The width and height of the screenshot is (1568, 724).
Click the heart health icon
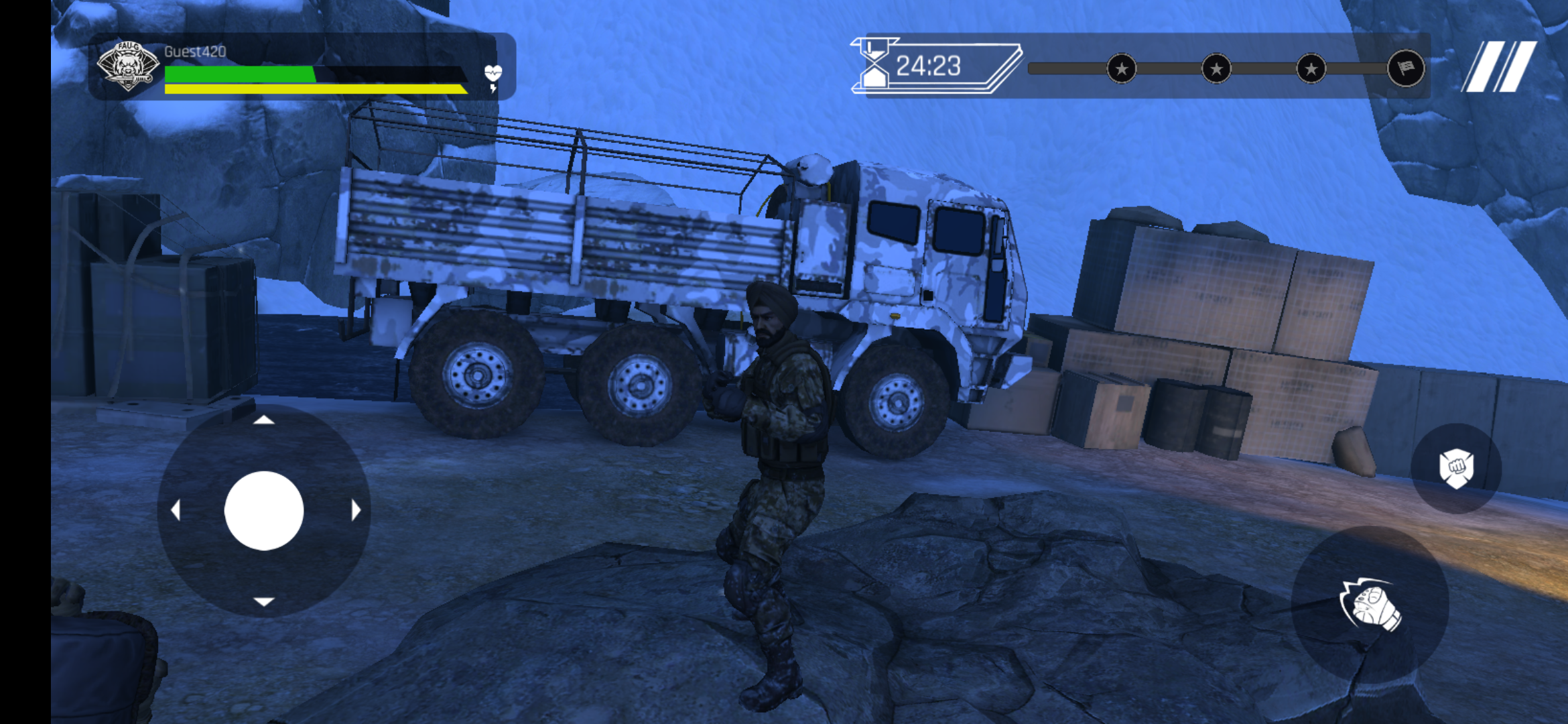[493, 72]
